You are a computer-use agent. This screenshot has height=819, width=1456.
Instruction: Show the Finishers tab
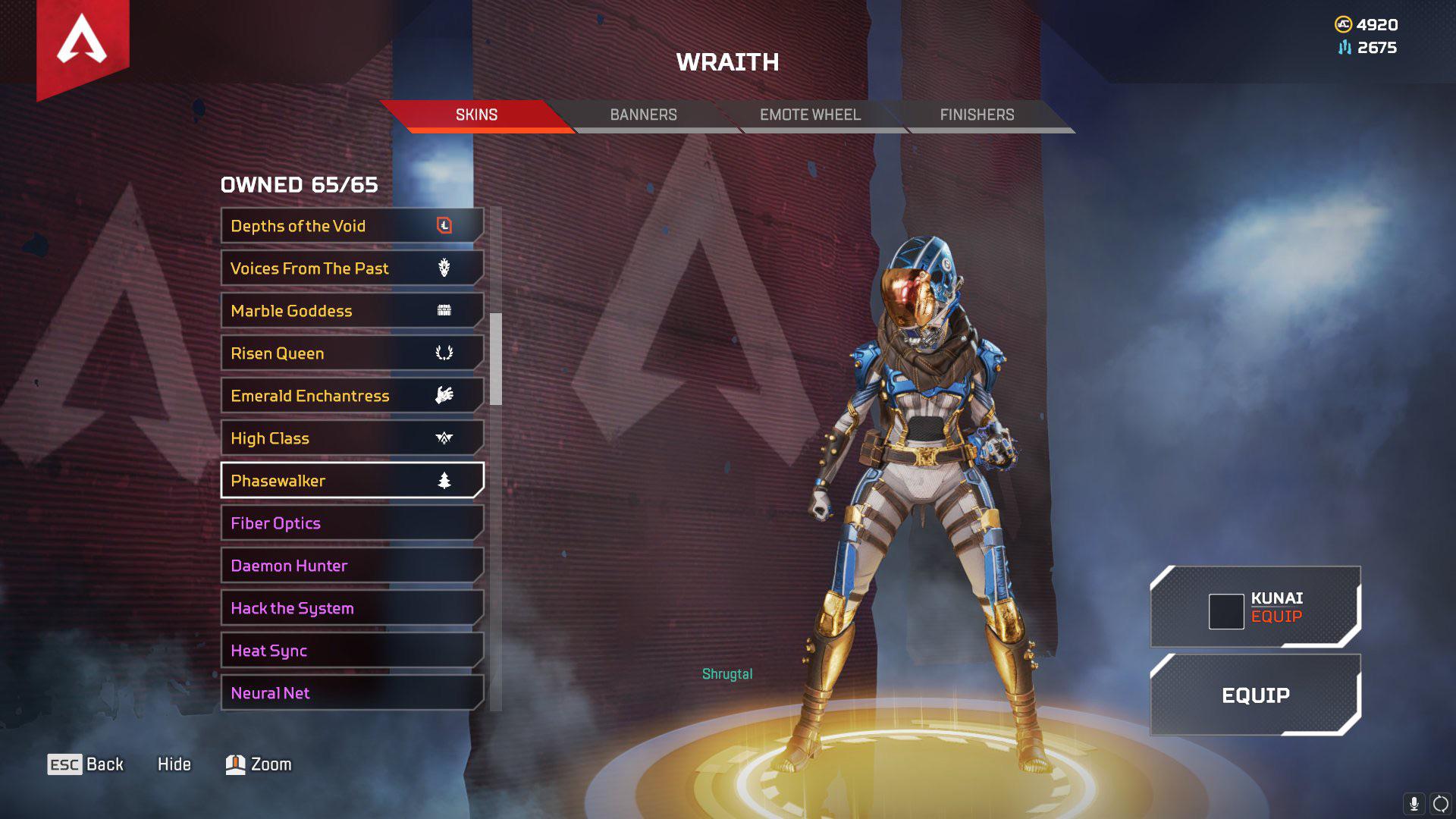pyautogui.click(x=977, y=115)
